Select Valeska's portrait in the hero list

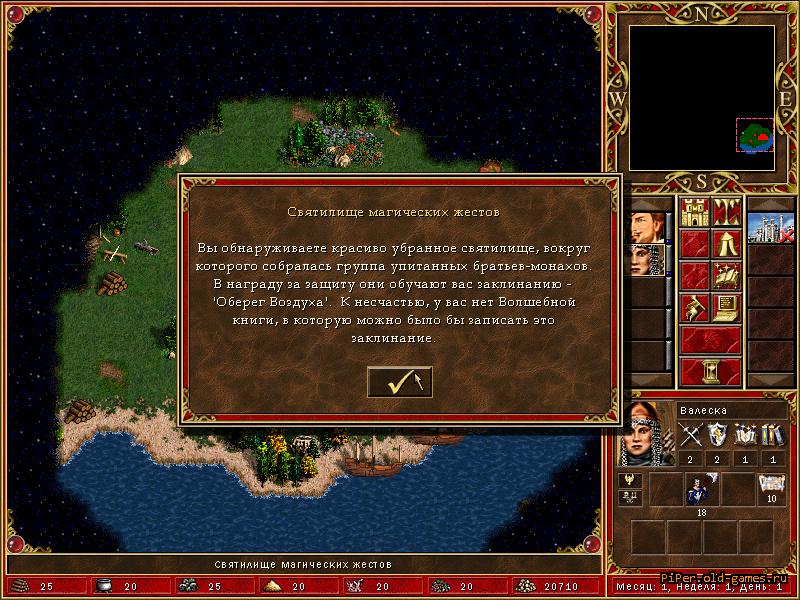point(646,259)
